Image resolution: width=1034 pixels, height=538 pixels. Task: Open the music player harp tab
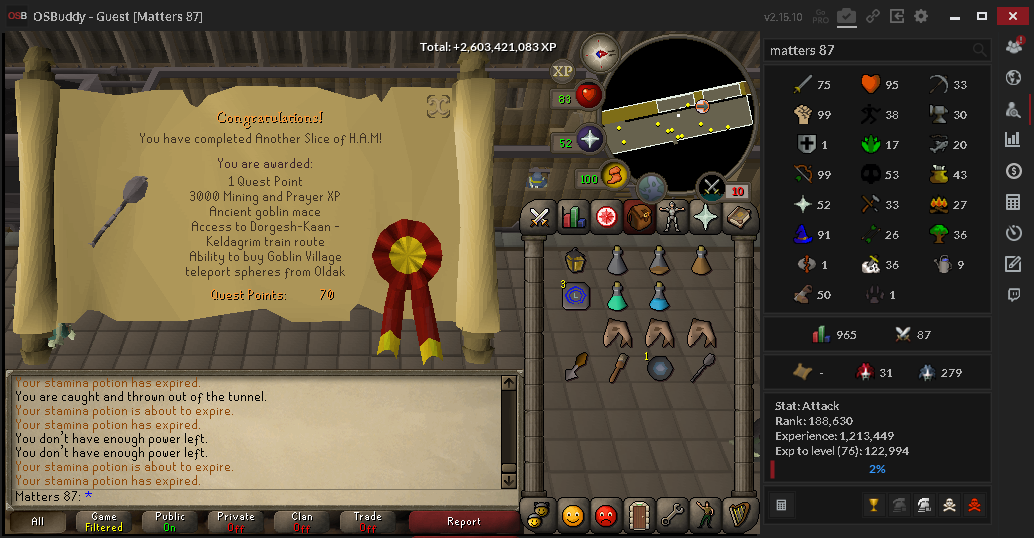(x=737, y=514)
